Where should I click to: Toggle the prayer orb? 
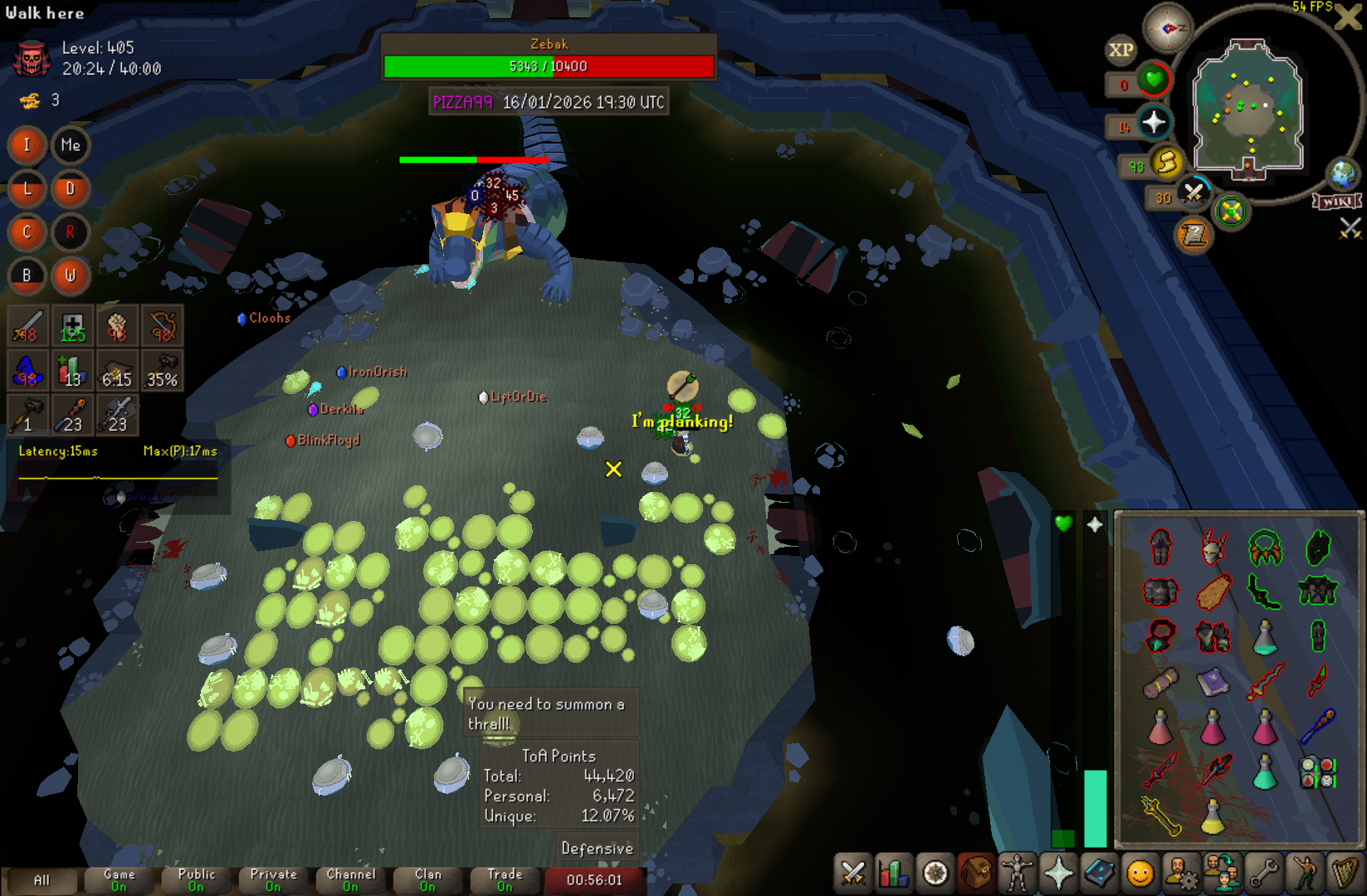(1154, 124)
